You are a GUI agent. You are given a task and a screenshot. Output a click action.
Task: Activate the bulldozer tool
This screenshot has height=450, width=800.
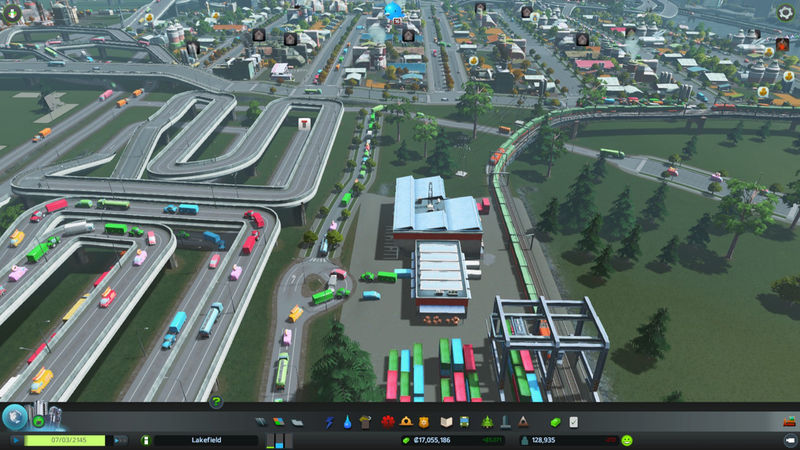click(x=787, y=439)
